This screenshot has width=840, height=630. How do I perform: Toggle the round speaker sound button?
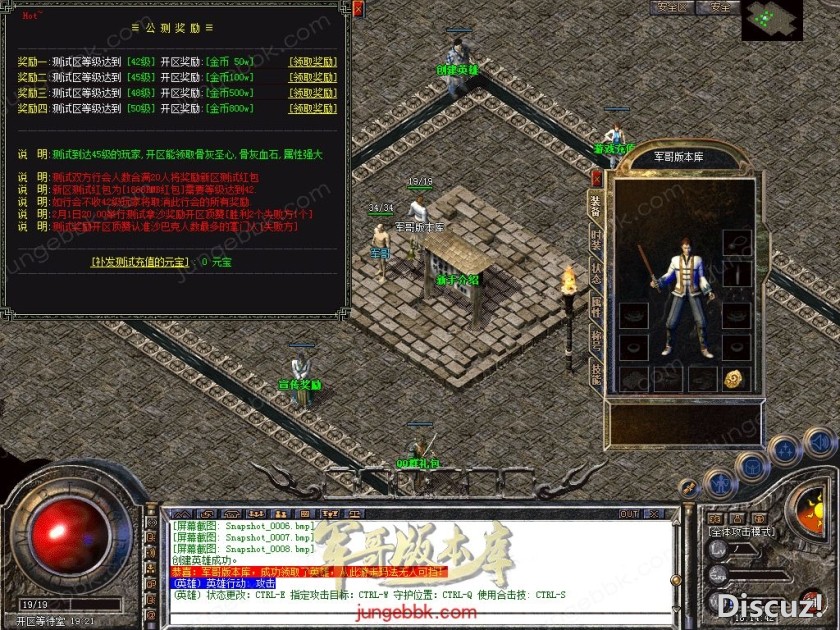click(819, 442)
